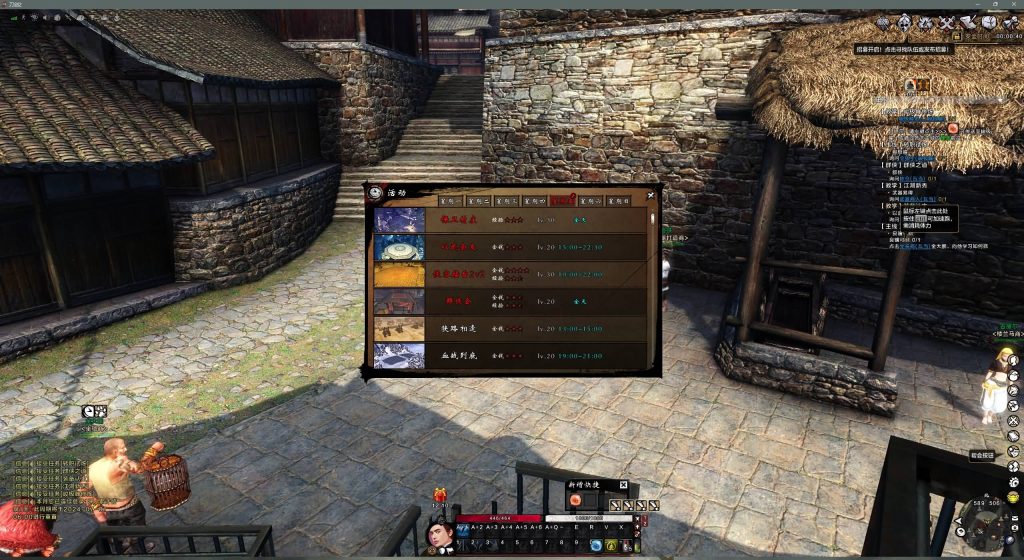Viewport: 1024px width, 560px height.
Task: Switch to the 星期四 tab
Action: point(535,201)
